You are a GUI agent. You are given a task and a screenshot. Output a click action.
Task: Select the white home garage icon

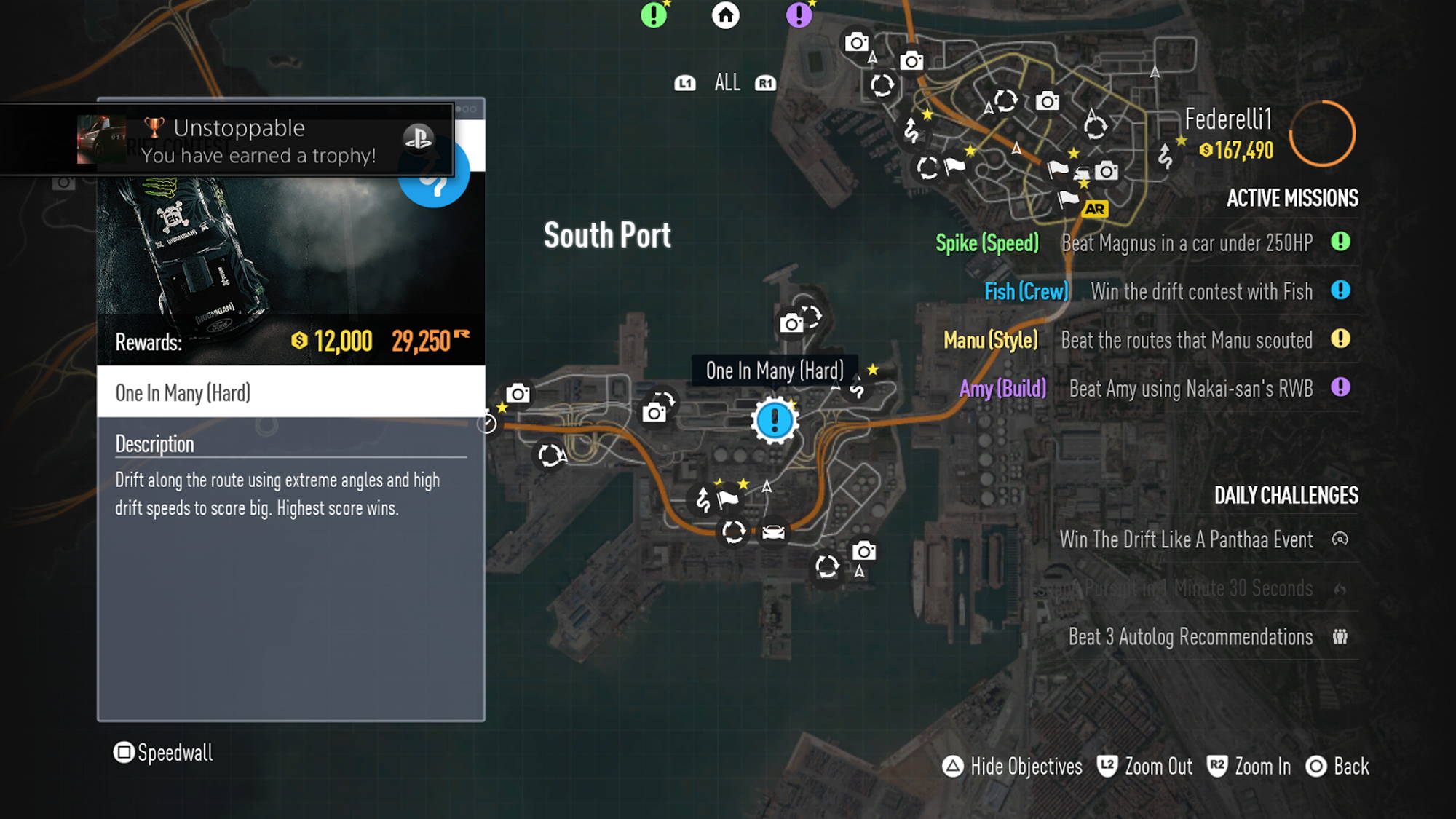(725, 15)
